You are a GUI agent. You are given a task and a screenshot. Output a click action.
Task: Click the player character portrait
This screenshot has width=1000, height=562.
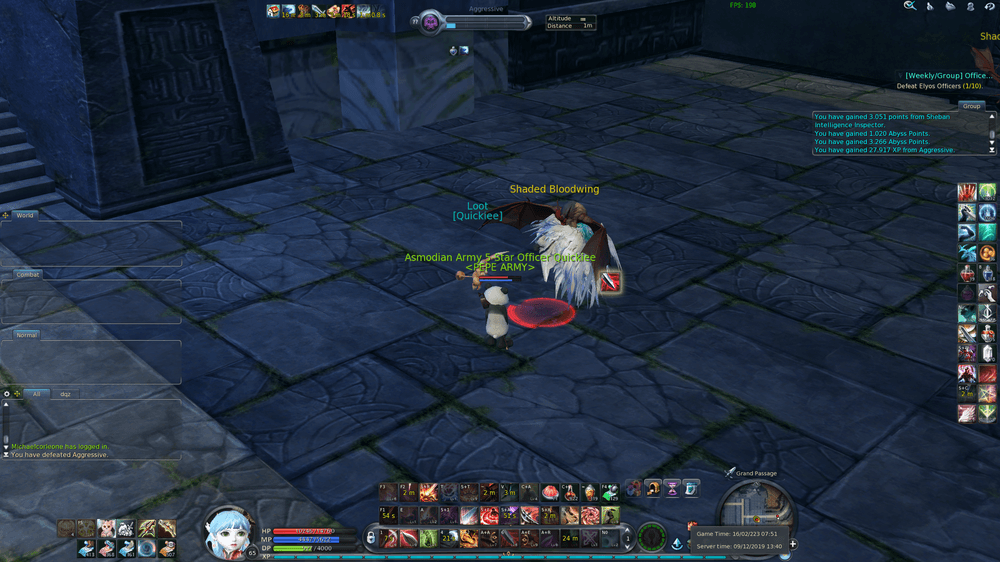pyautogui.click(x=228, y=533)
